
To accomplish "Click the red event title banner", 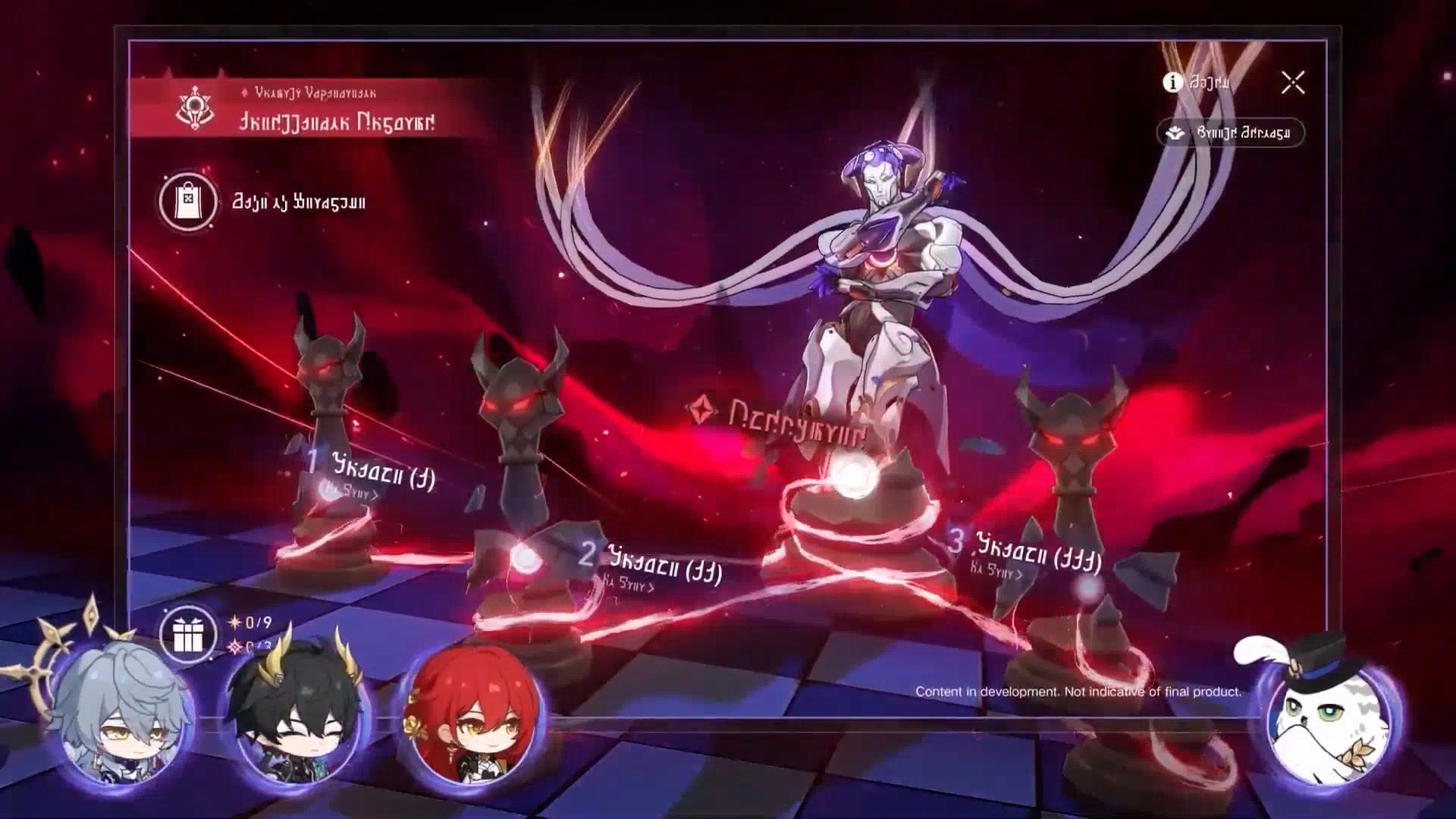I will point(307,110).
